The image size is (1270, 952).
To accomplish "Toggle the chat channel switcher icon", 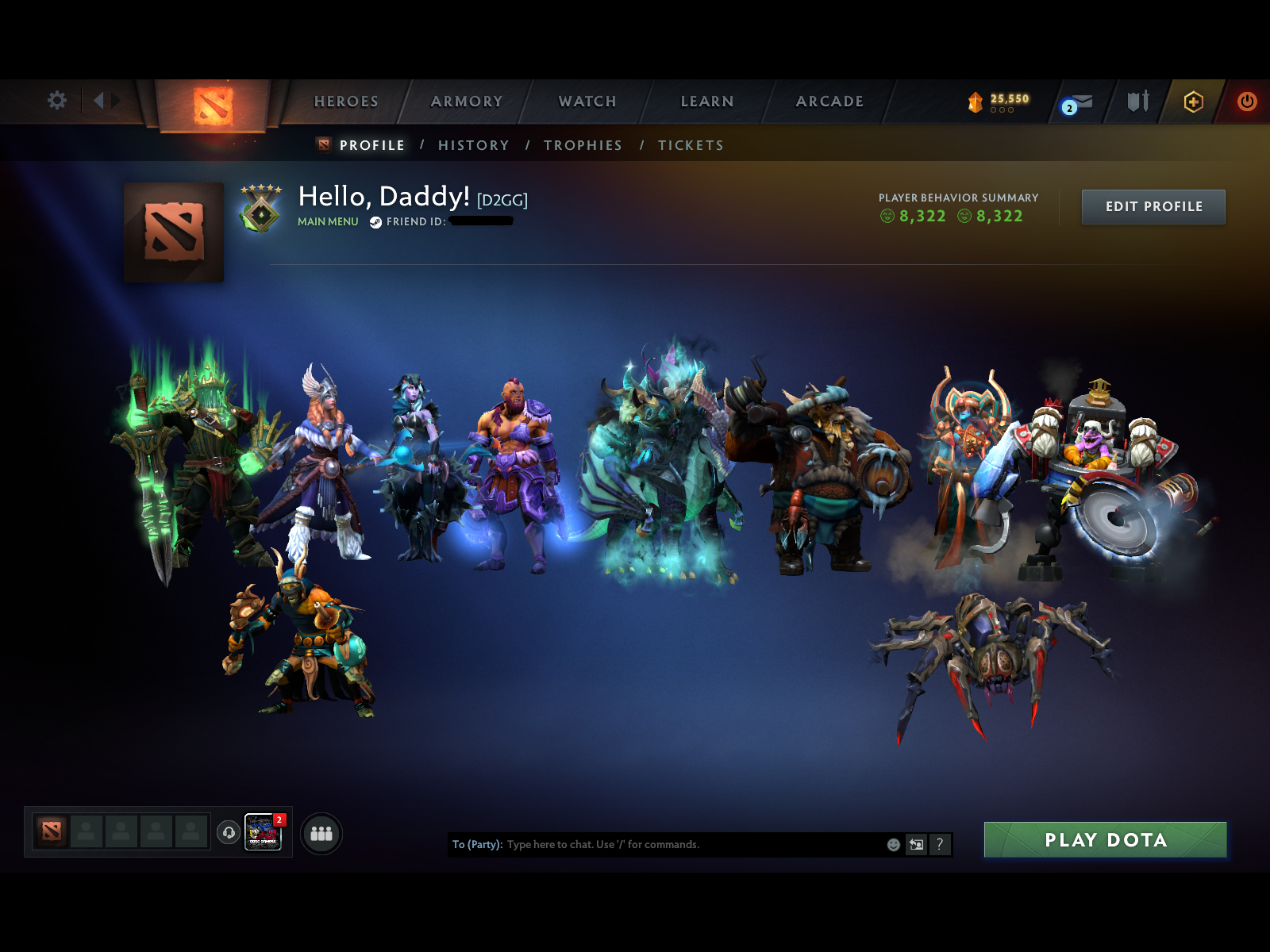I will coord(916,844).
